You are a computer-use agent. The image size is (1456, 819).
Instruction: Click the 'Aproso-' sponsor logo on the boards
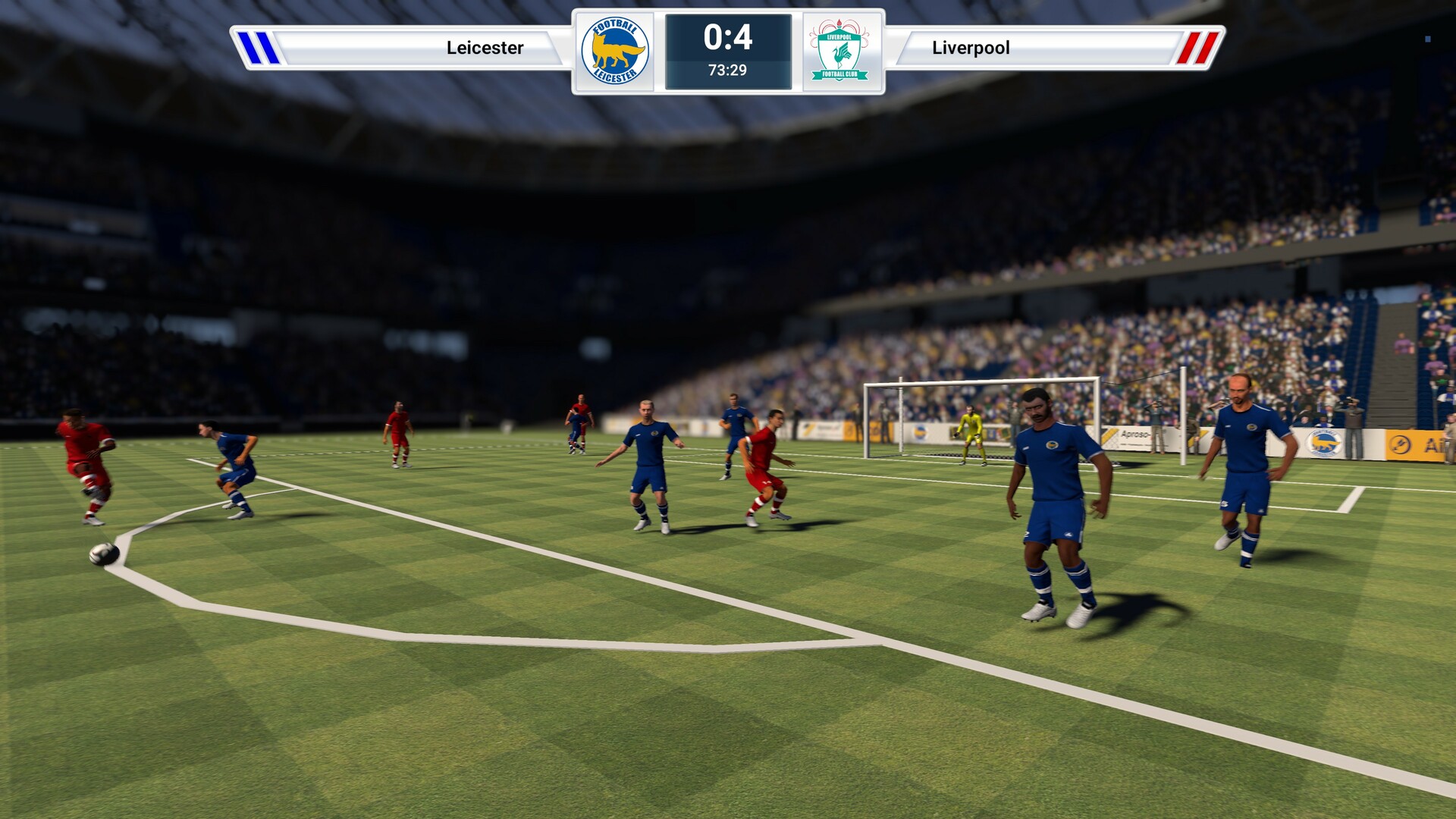coord(1135,434)
